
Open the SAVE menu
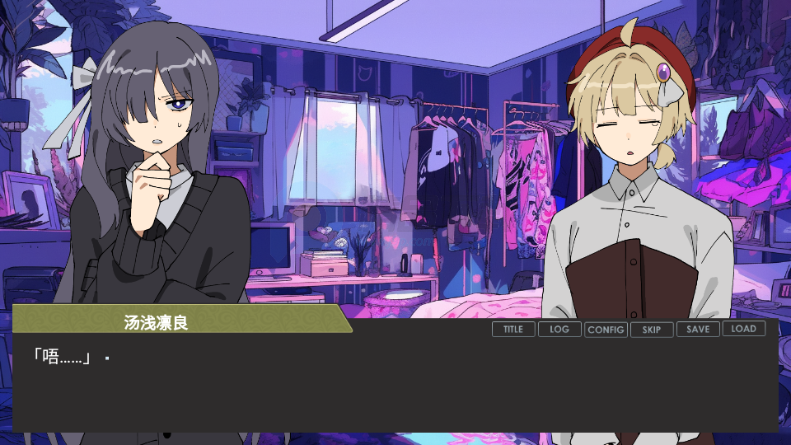(x=697, y=329)
